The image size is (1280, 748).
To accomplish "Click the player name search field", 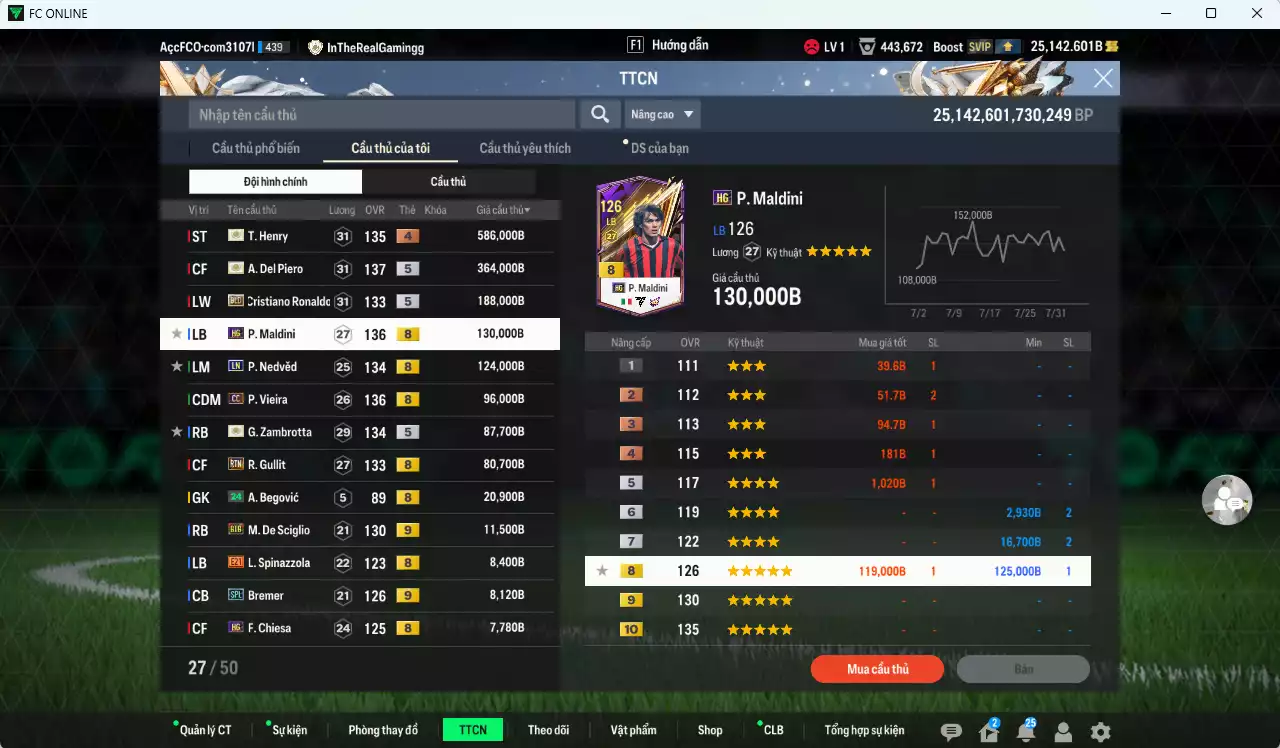I will (x=381, y=114).
